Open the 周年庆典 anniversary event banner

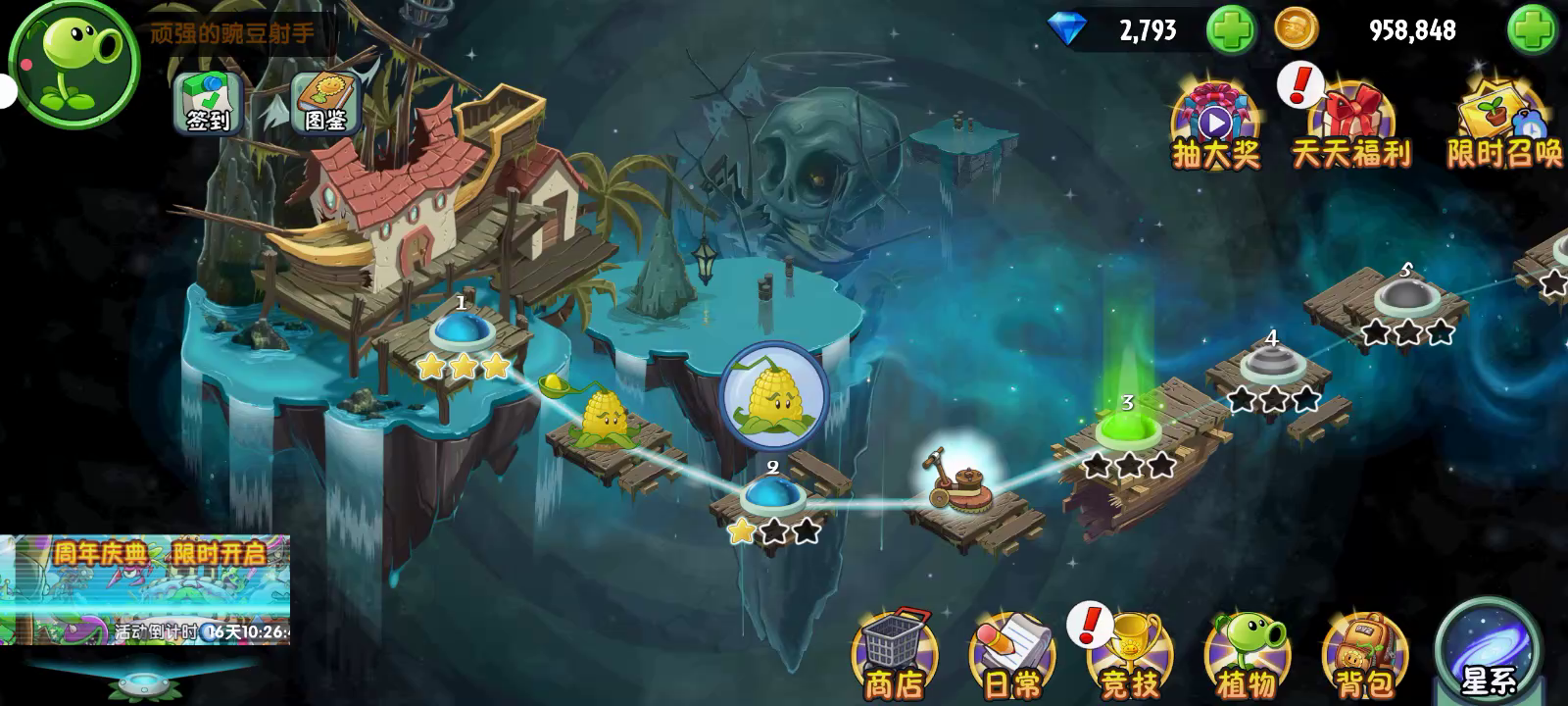point(145,589)
